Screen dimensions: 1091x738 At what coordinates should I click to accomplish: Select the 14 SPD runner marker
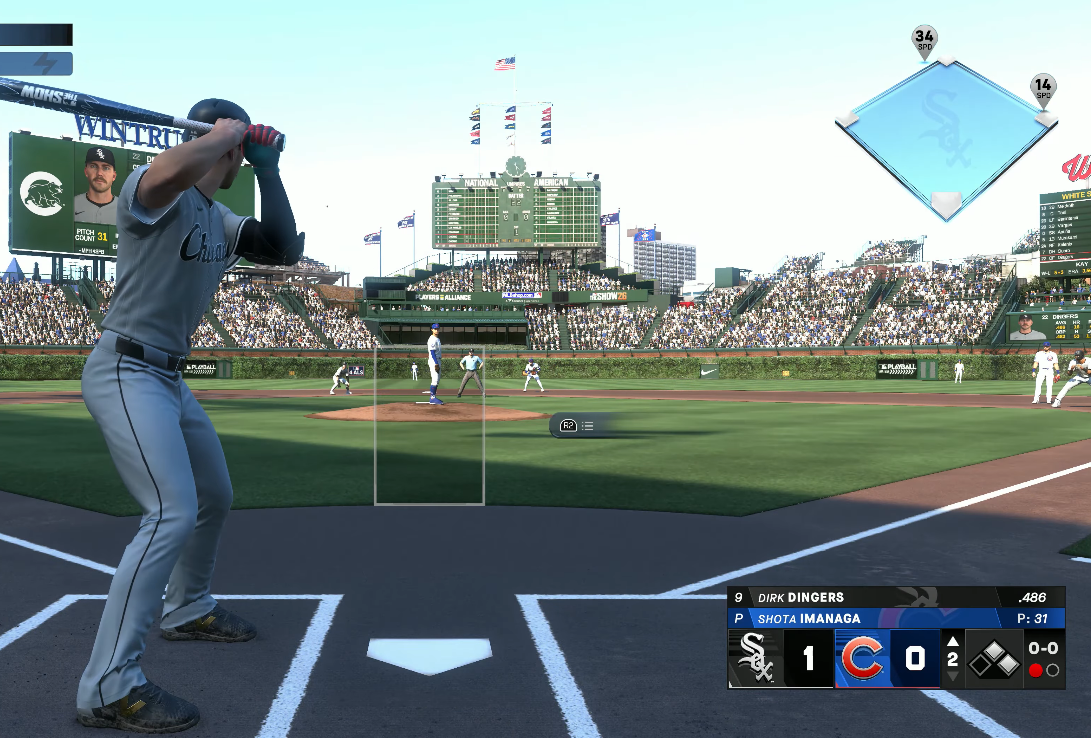point(1043,89)
